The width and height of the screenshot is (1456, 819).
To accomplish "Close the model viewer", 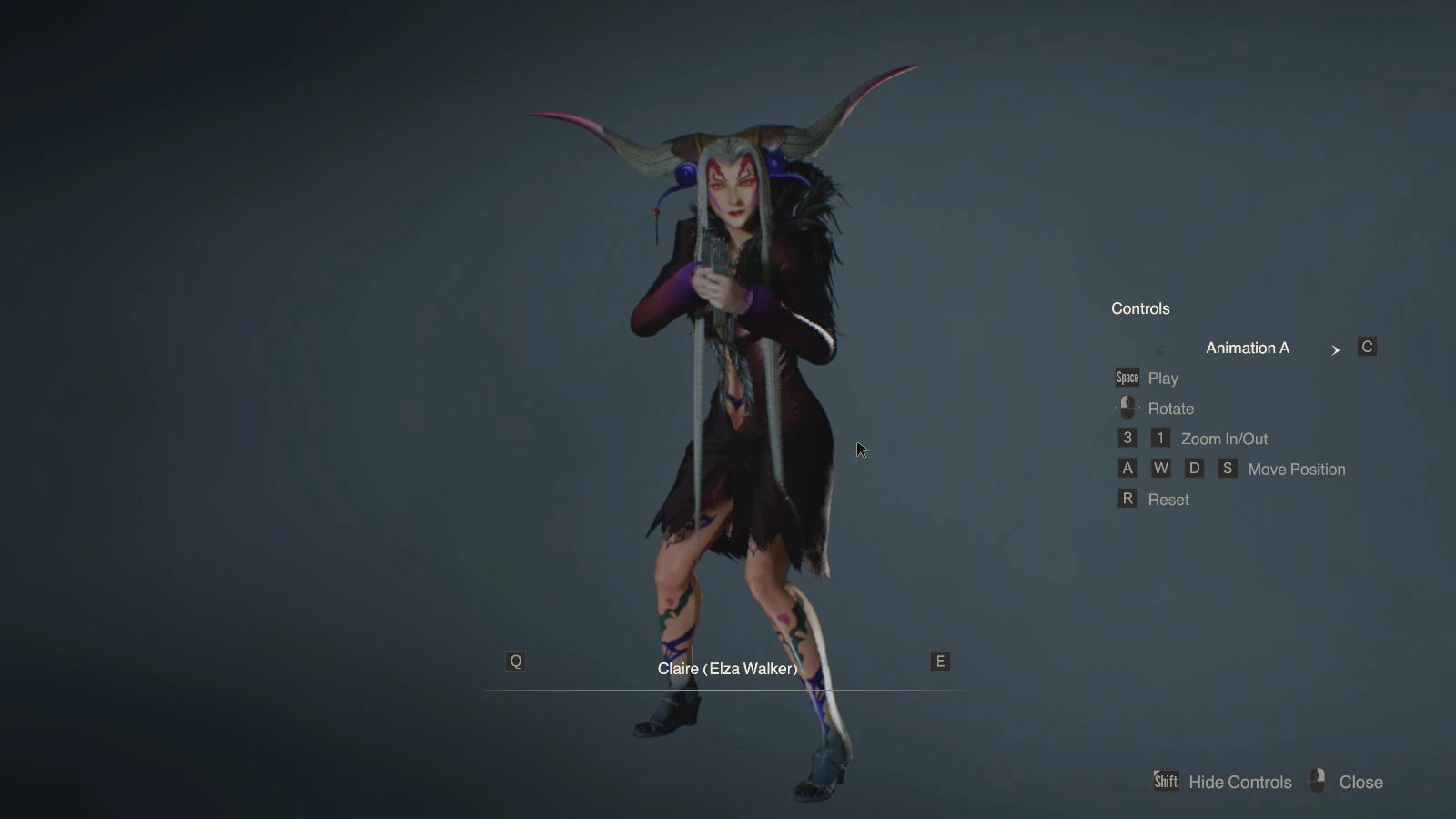I will [x=1360, y=782].
